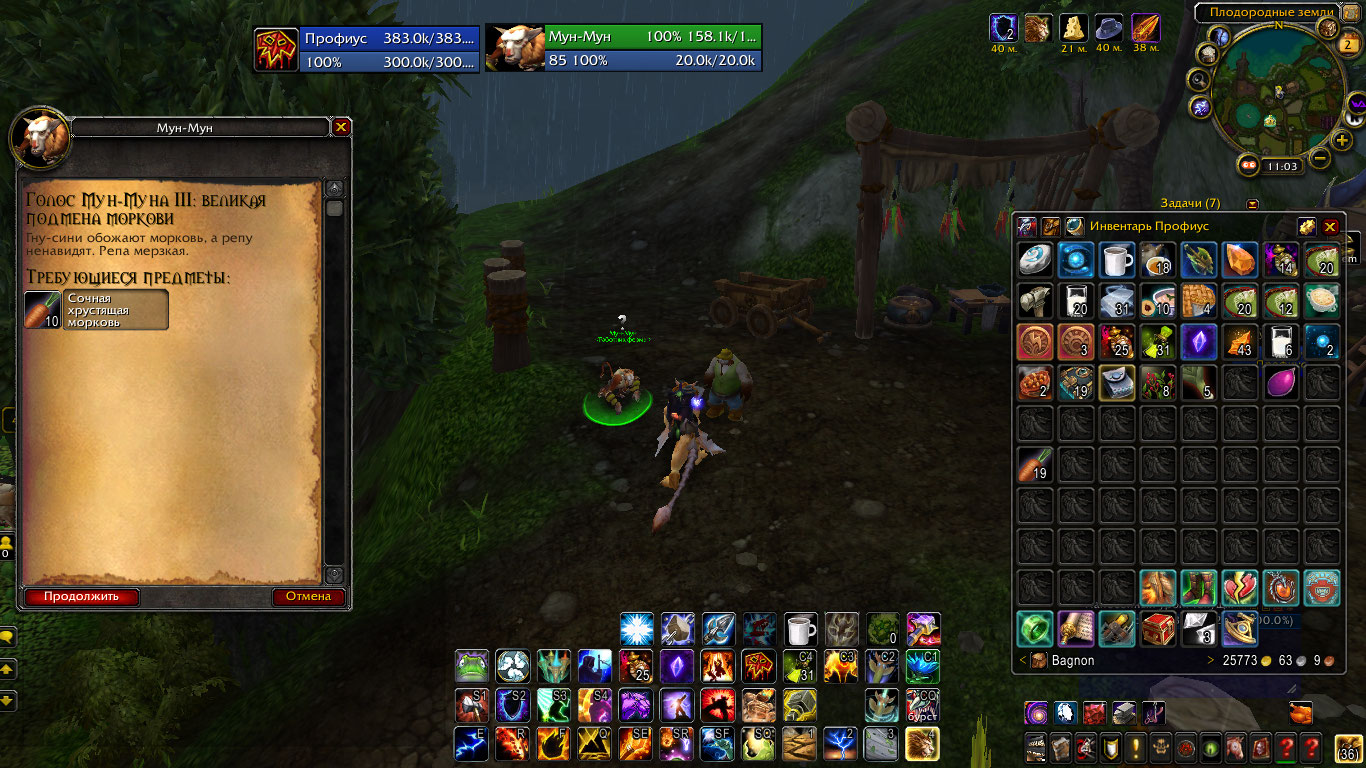
Task: Select the carrot stack of 19 in bag
Action: coord(1035,464)
